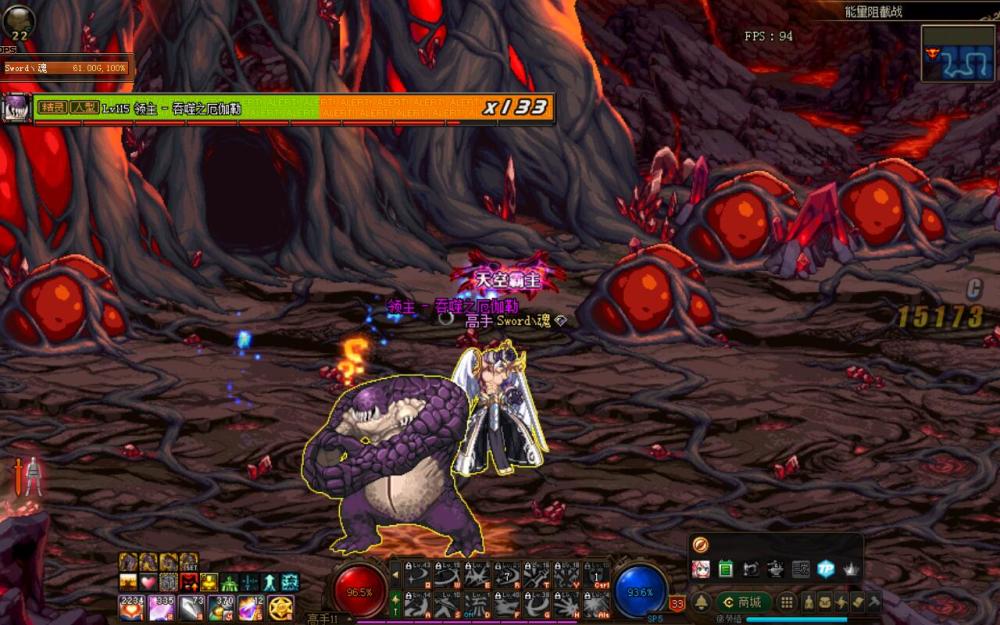Open the 商城 shop button
1000x625 pixels.
pyautogui.click(x=742, y=602)
